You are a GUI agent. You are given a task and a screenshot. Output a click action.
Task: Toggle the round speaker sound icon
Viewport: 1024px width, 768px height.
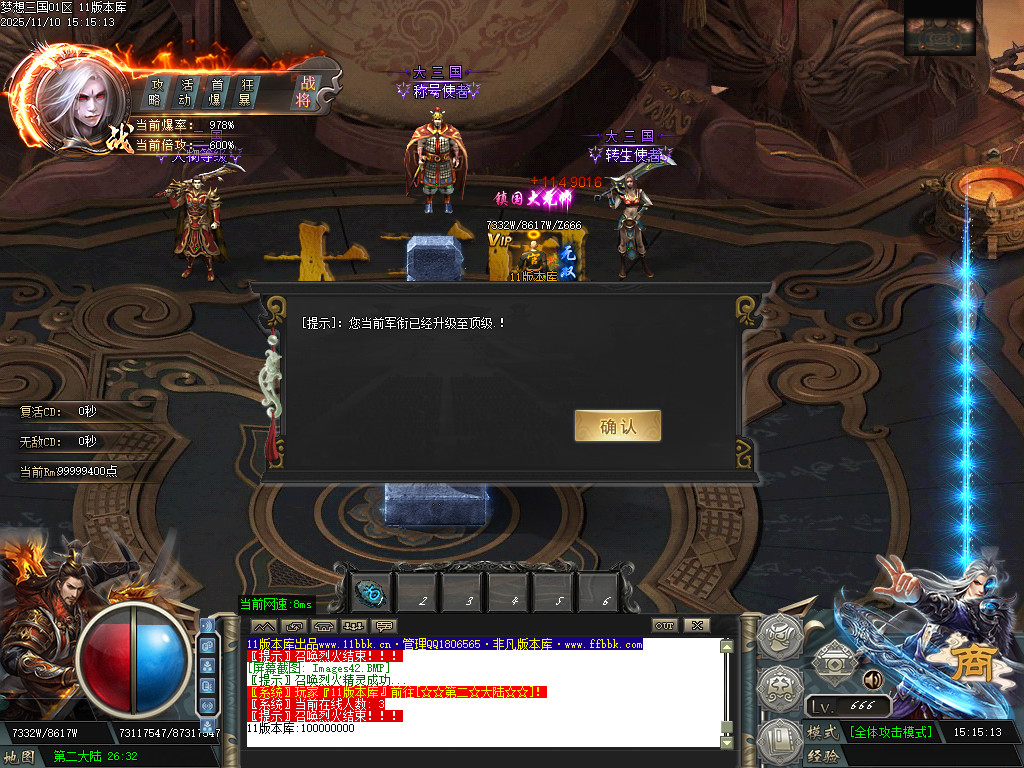[x=872, y=680]
